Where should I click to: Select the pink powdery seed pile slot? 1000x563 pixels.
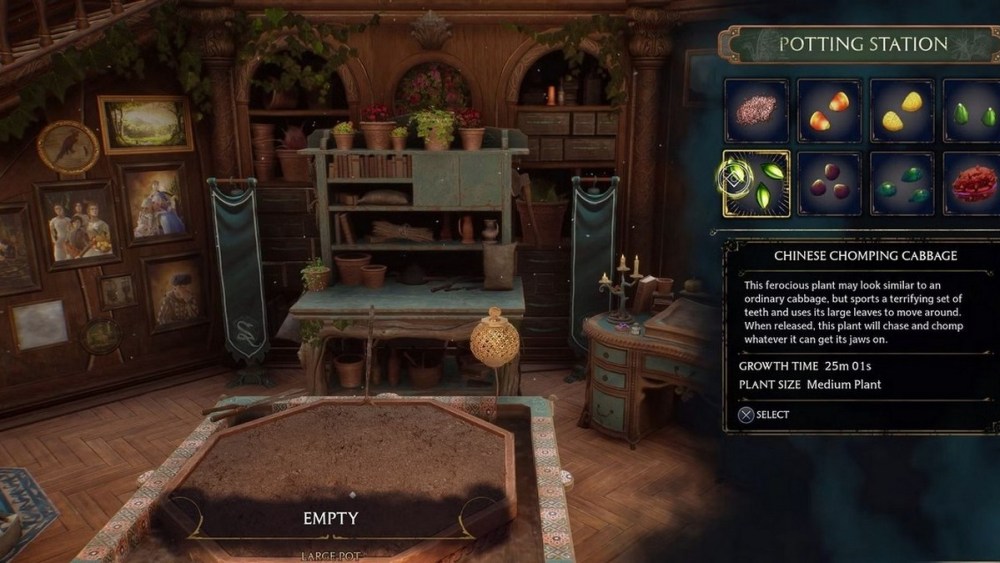pos(757,111)
